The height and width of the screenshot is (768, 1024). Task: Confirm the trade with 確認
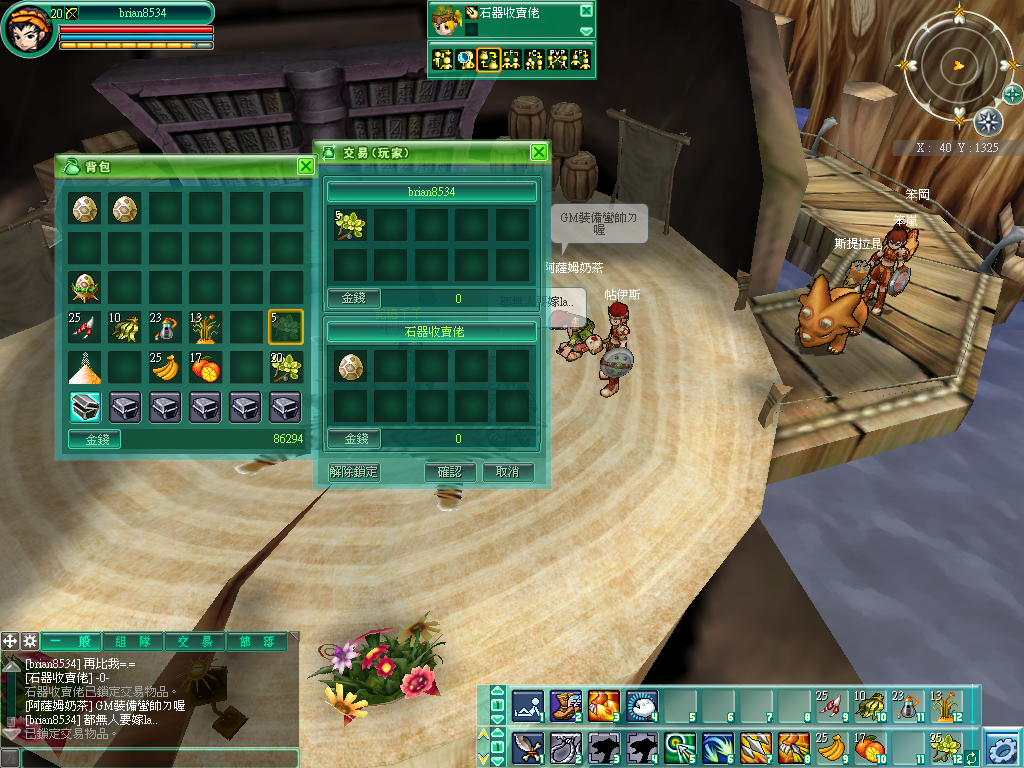[x=449, y=472]
